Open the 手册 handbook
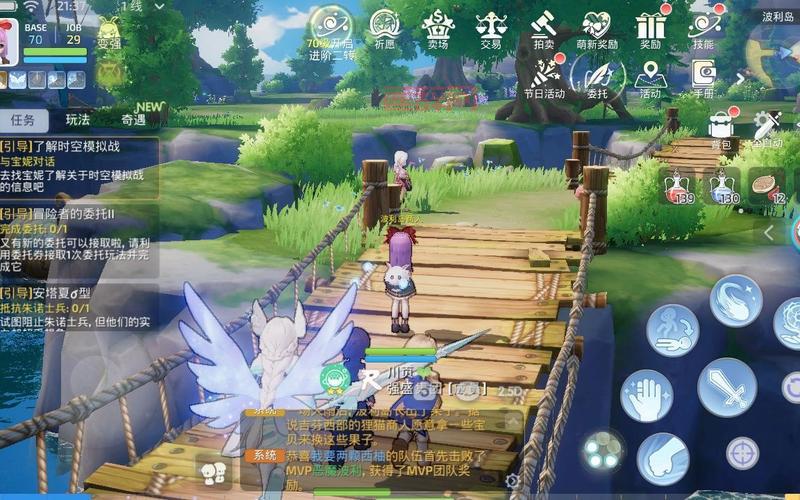This screenshot has width=800, height=500. [x=703, y=78]
